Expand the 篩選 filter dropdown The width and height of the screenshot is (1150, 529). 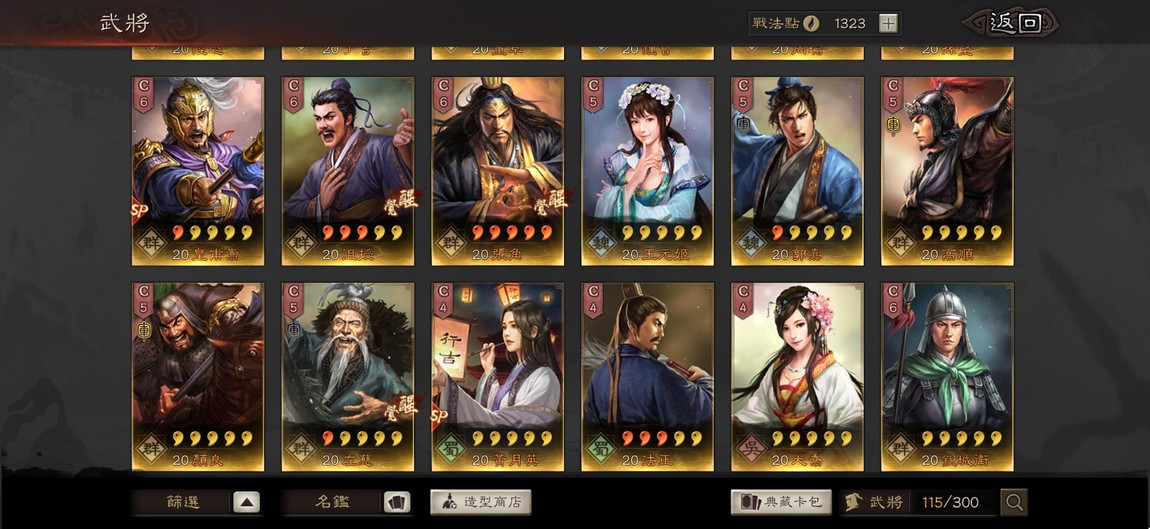tap(246, 502)
